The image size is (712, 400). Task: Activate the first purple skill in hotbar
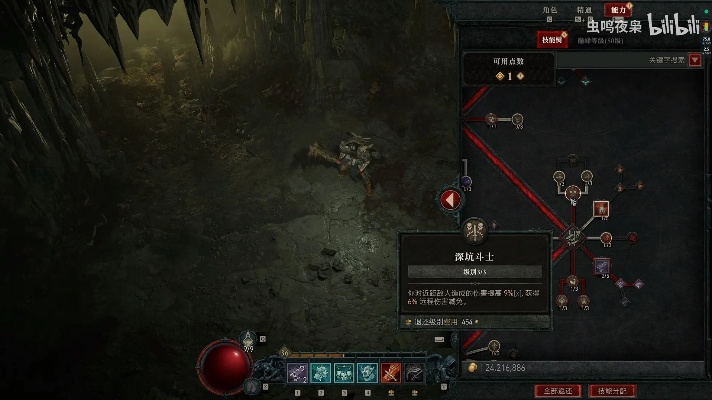tap(298, 373)
